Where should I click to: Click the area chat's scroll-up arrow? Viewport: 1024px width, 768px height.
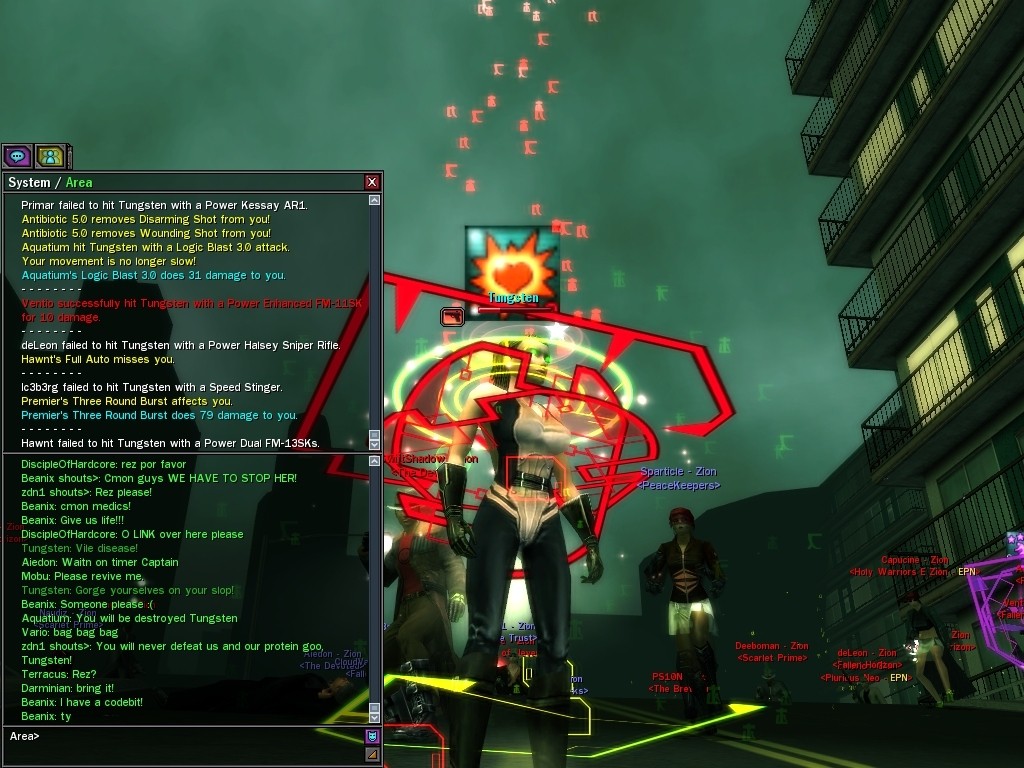point(375,461)
